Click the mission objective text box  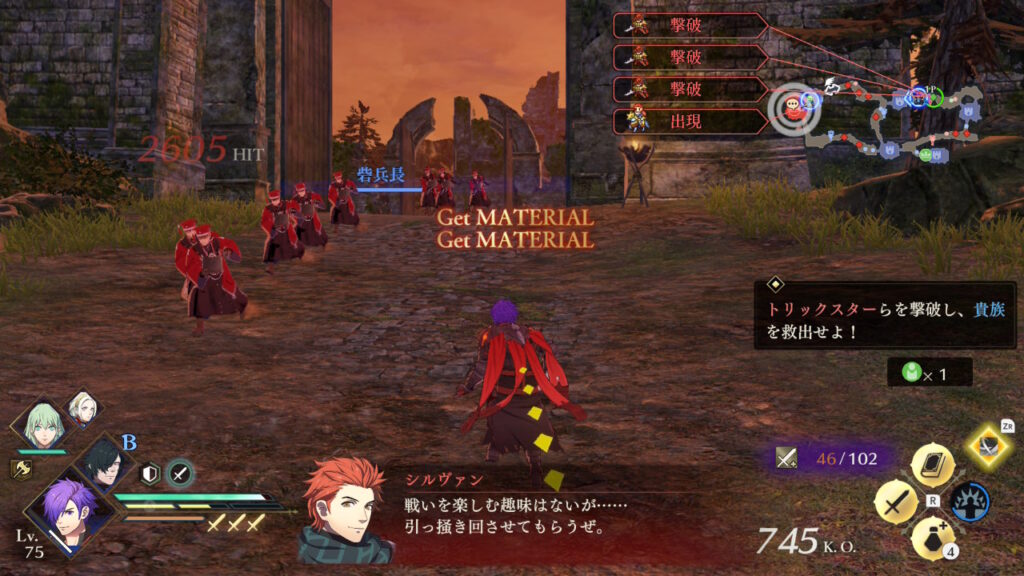[884, 315]
